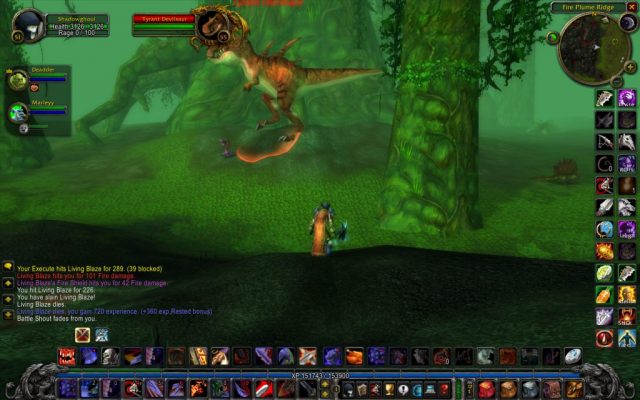Image resolution: width=640 pixels, height=400 pixels.
Task: Activate the Battle Stance icon above the action bar
Action: 82,335
